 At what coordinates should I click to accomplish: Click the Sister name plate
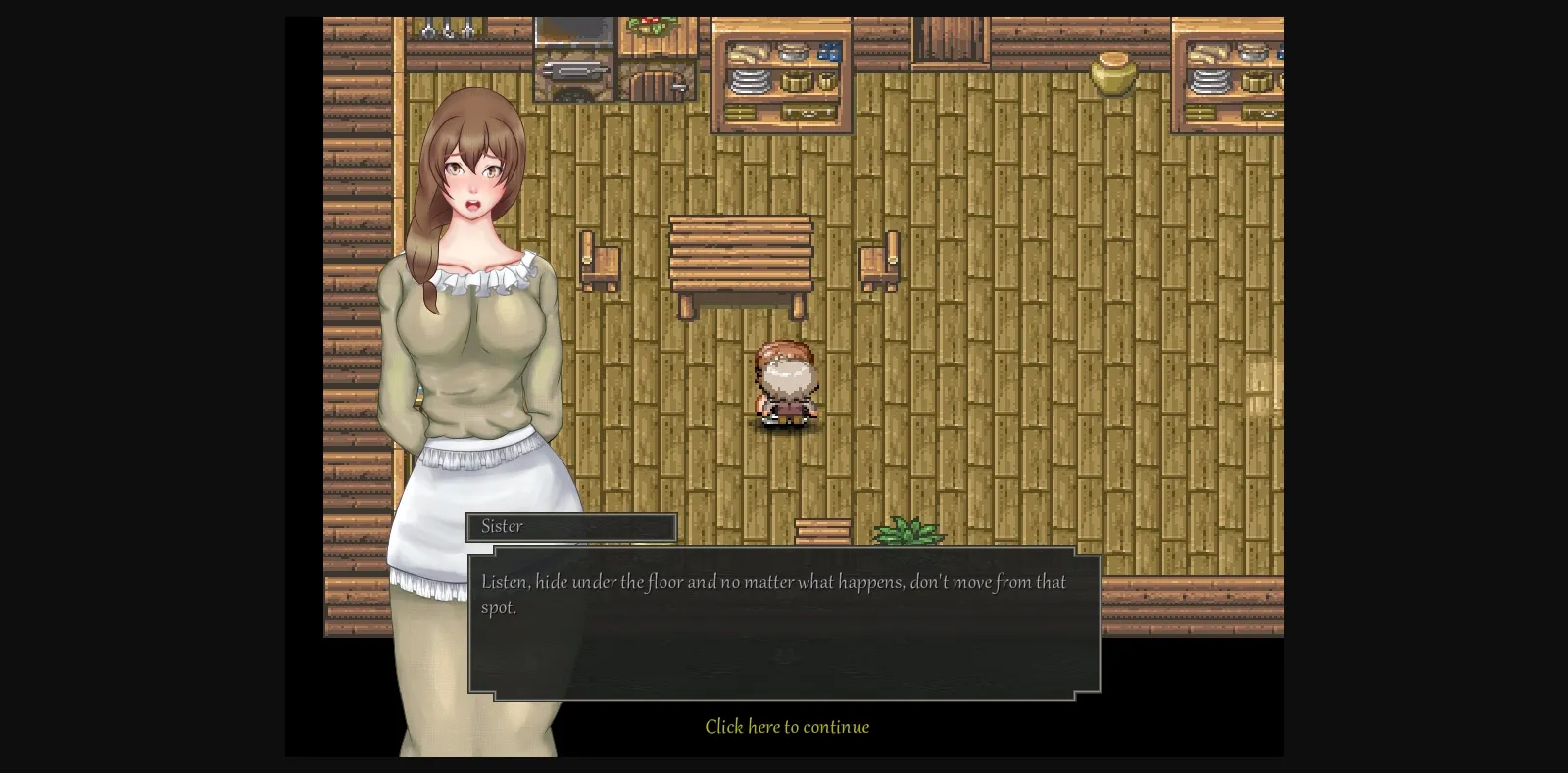click(x=571, y=527)
